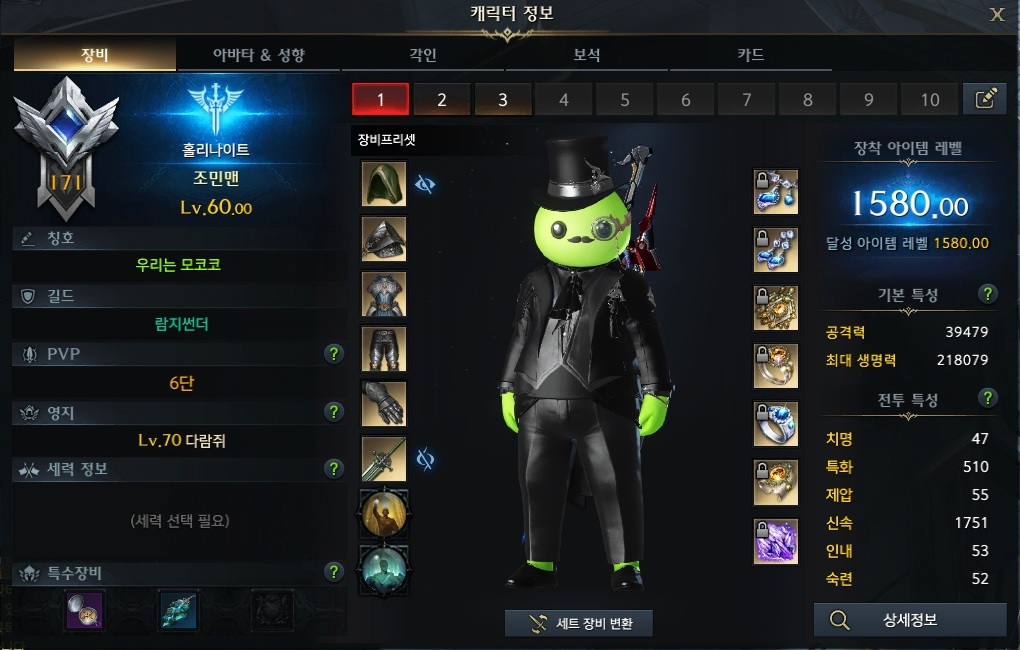
Task: Click the PVP help question mark
Action: point(334,354)
